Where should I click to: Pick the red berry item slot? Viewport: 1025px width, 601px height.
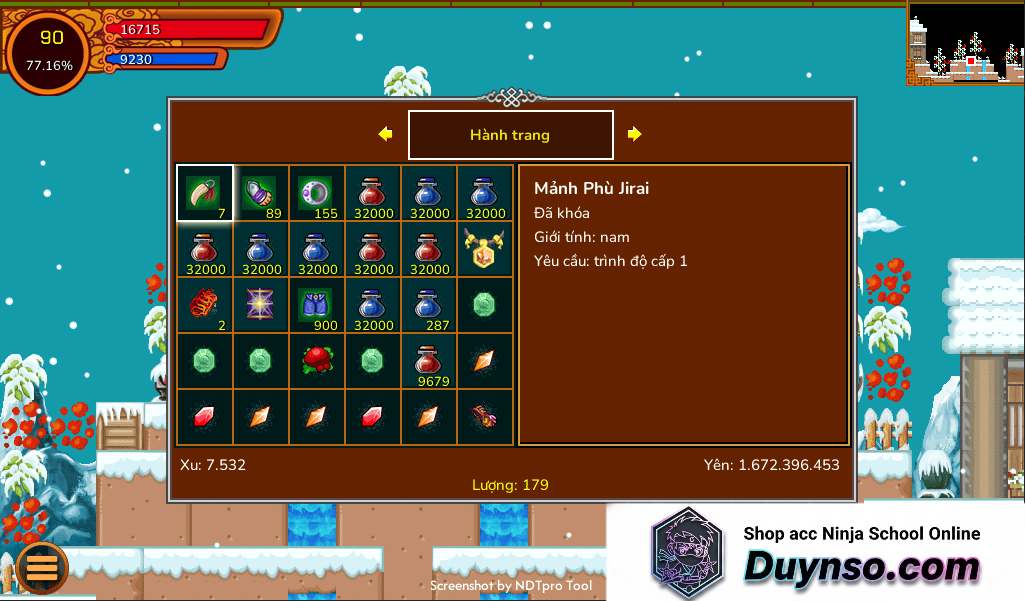[x=317, y=361]
